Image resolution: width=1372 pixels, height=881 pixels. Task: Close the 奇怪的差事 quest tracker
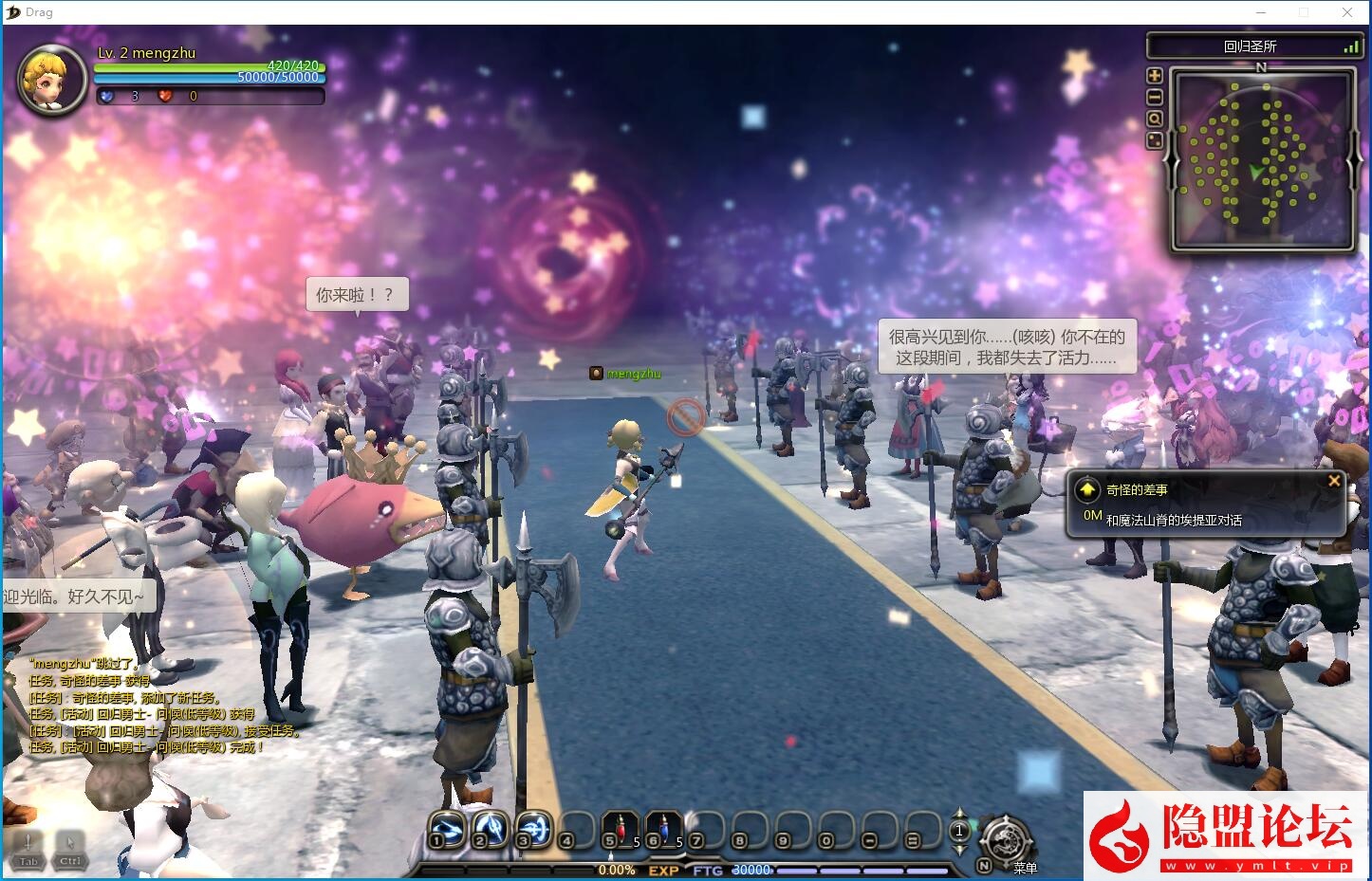(x=1334, y=481)
